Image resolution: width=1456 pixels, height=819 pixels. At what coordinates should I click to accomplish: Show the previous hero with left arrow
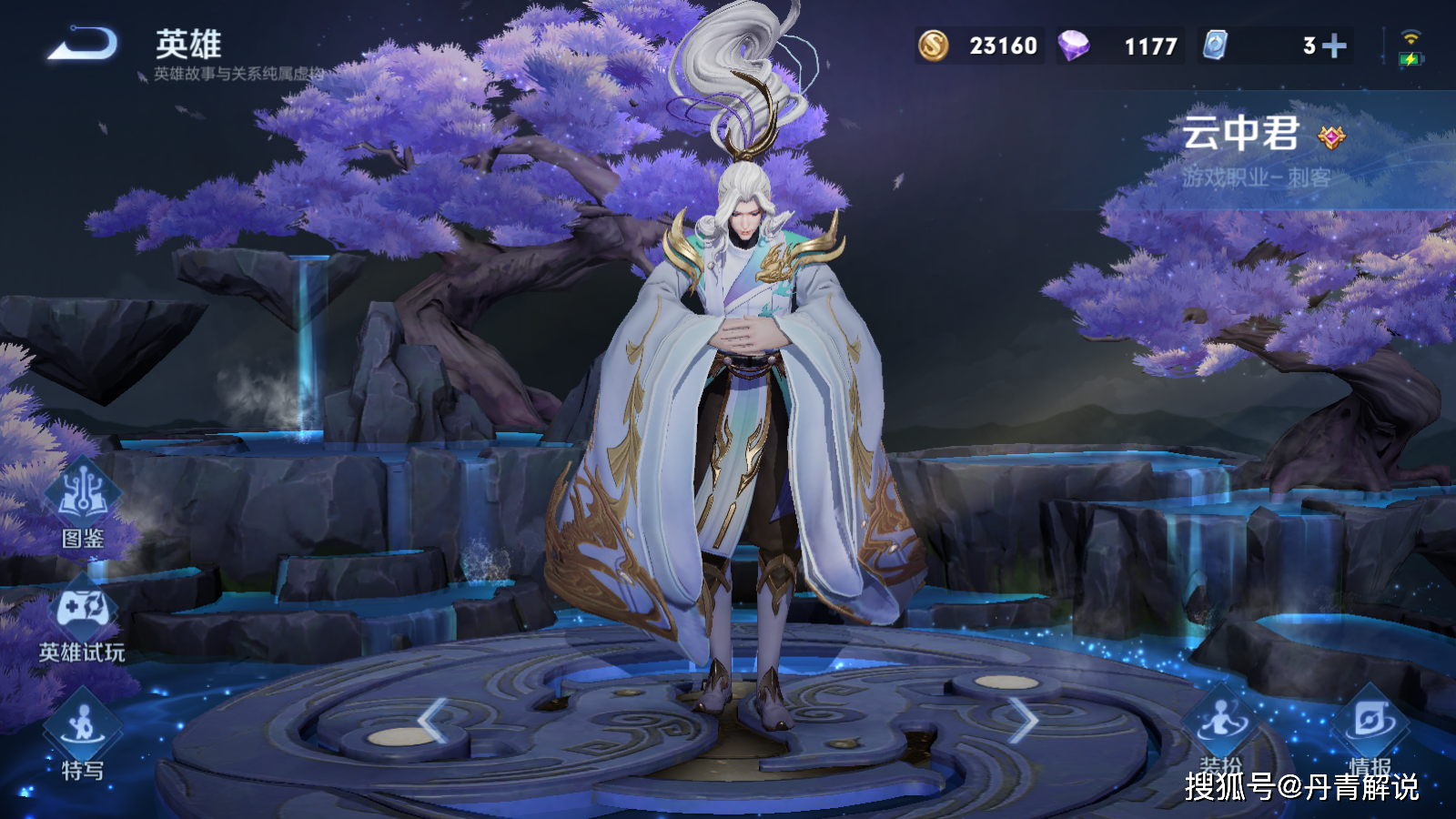(432, 721)
